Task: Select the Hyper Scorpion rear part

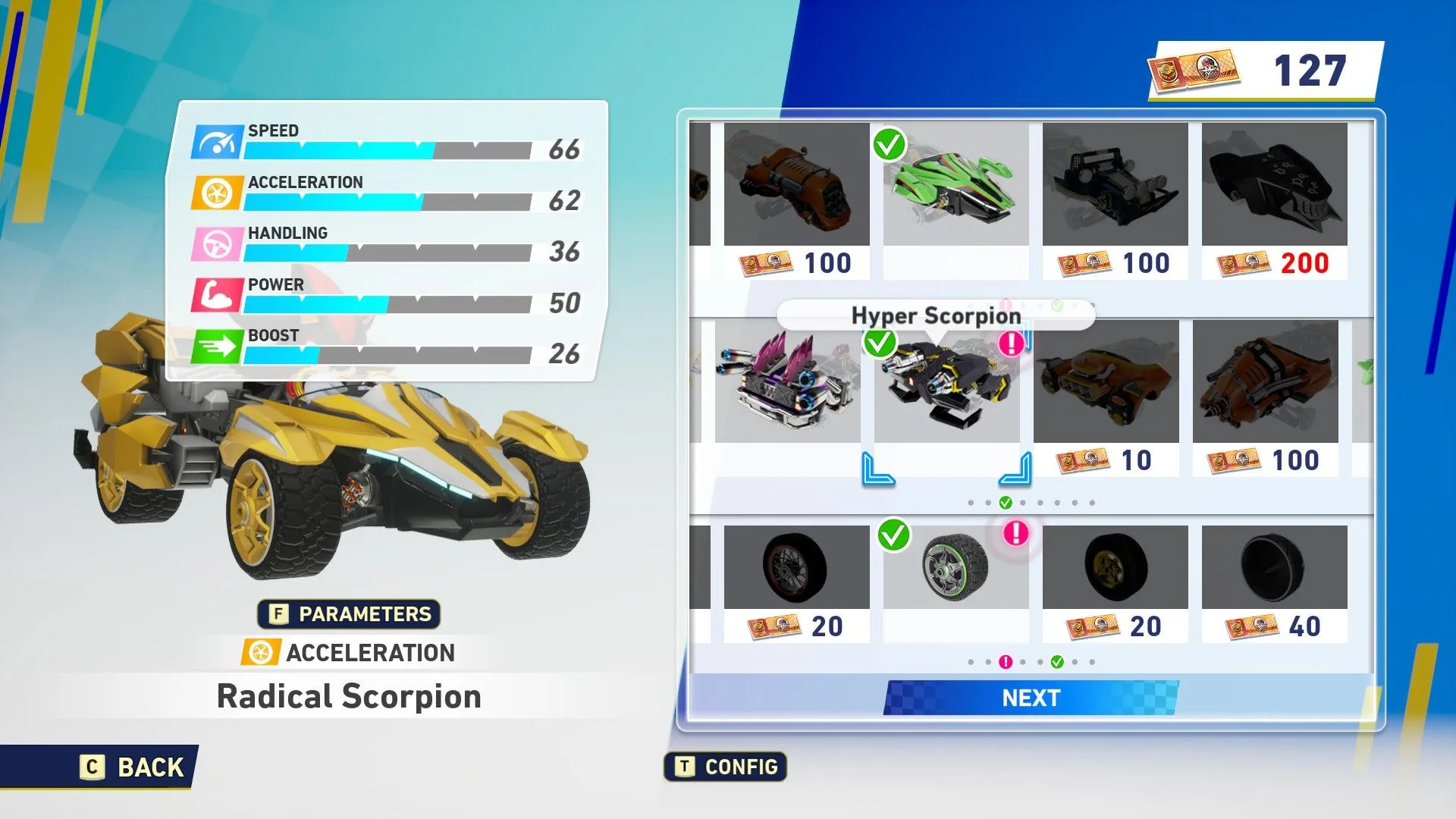Action: tap(946, 383)
